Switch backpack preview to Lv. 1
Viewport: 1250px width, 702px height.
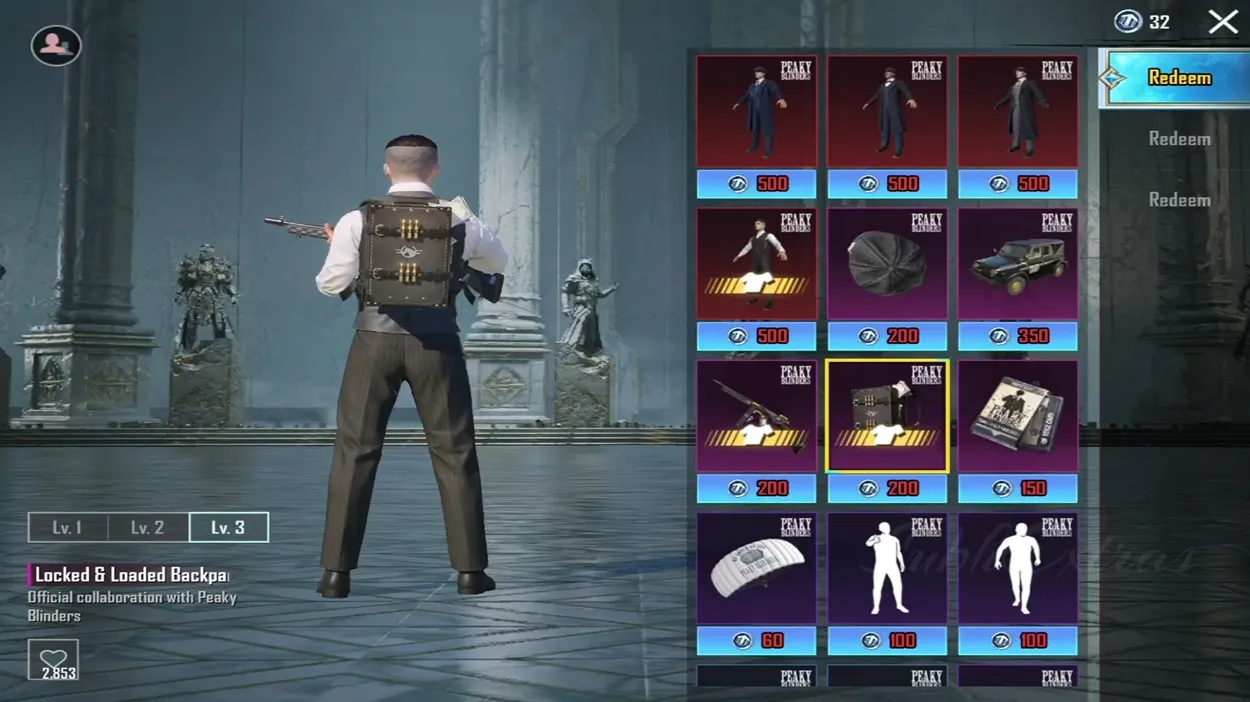click(68, 527)
